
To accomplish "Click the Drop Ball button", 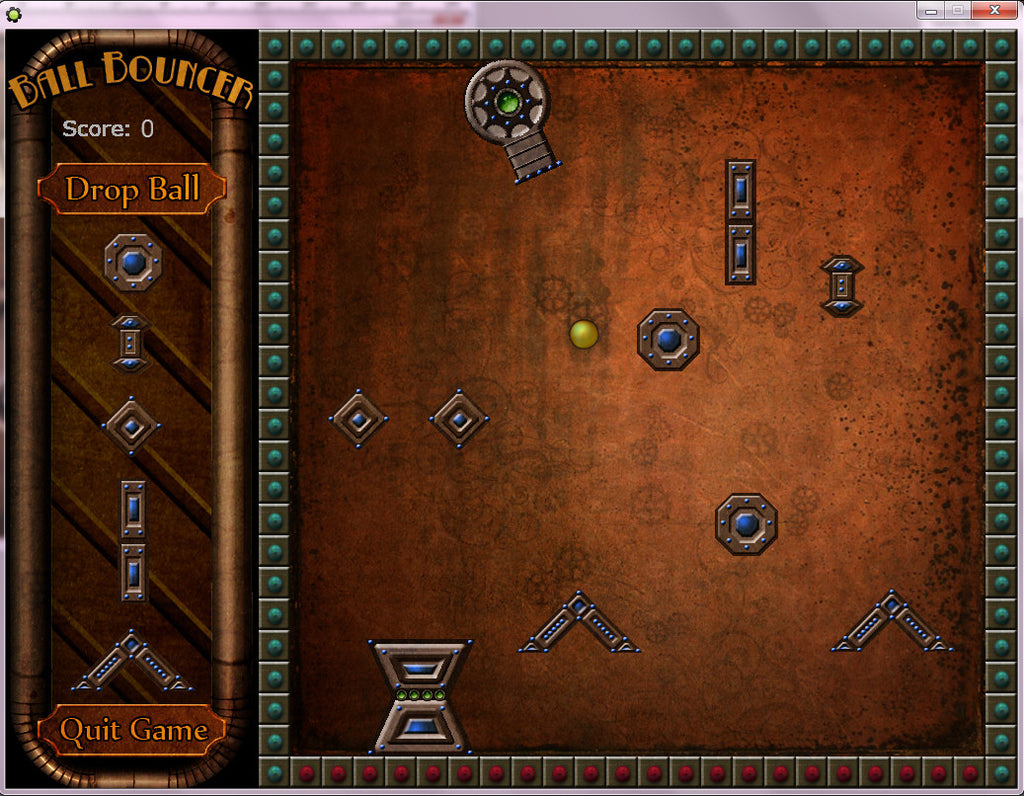I will click(132, 189).
